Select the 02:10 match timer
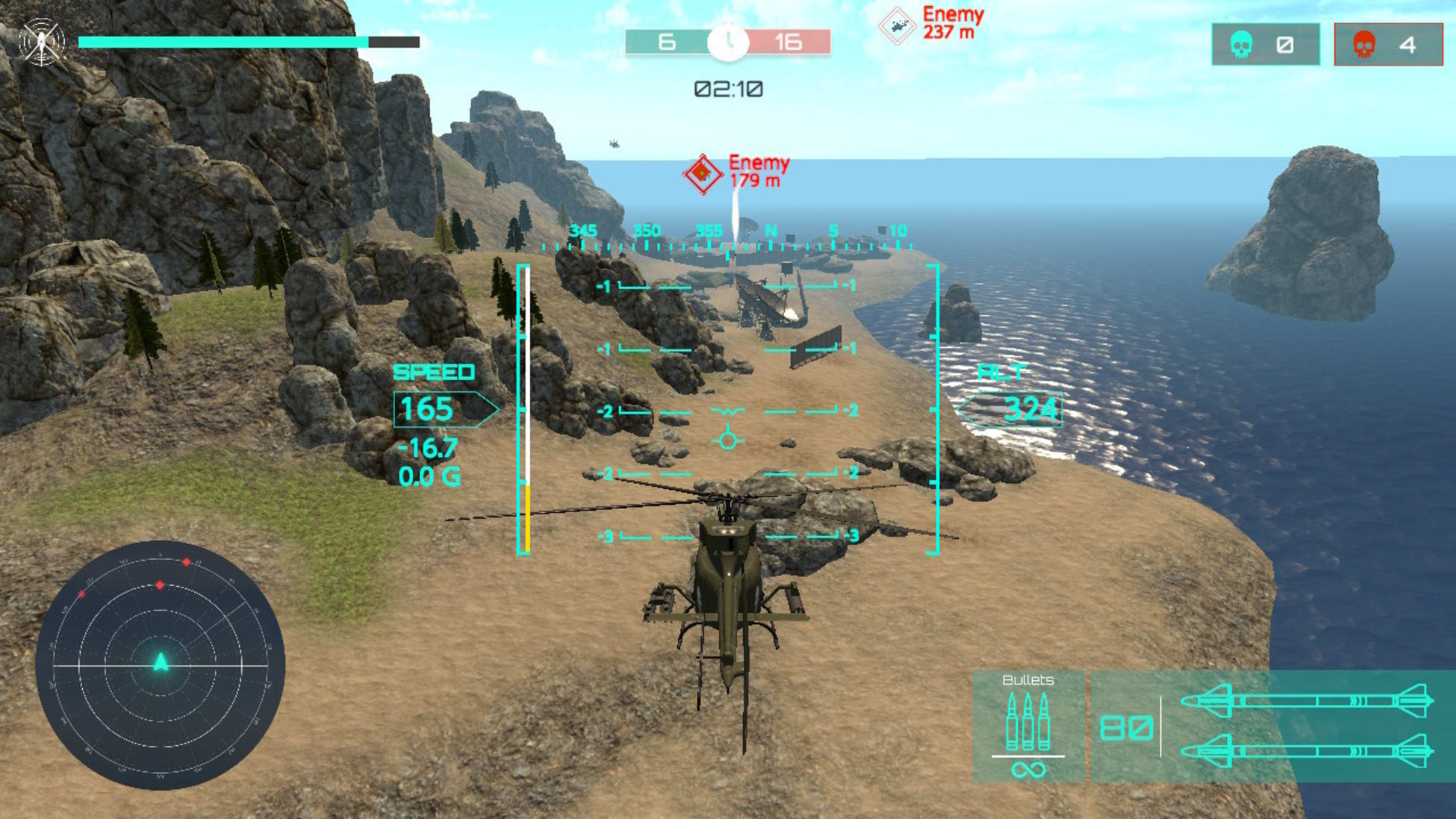Image resolution: width=1456 pixels, height=819 pixels. coord(727,90)
